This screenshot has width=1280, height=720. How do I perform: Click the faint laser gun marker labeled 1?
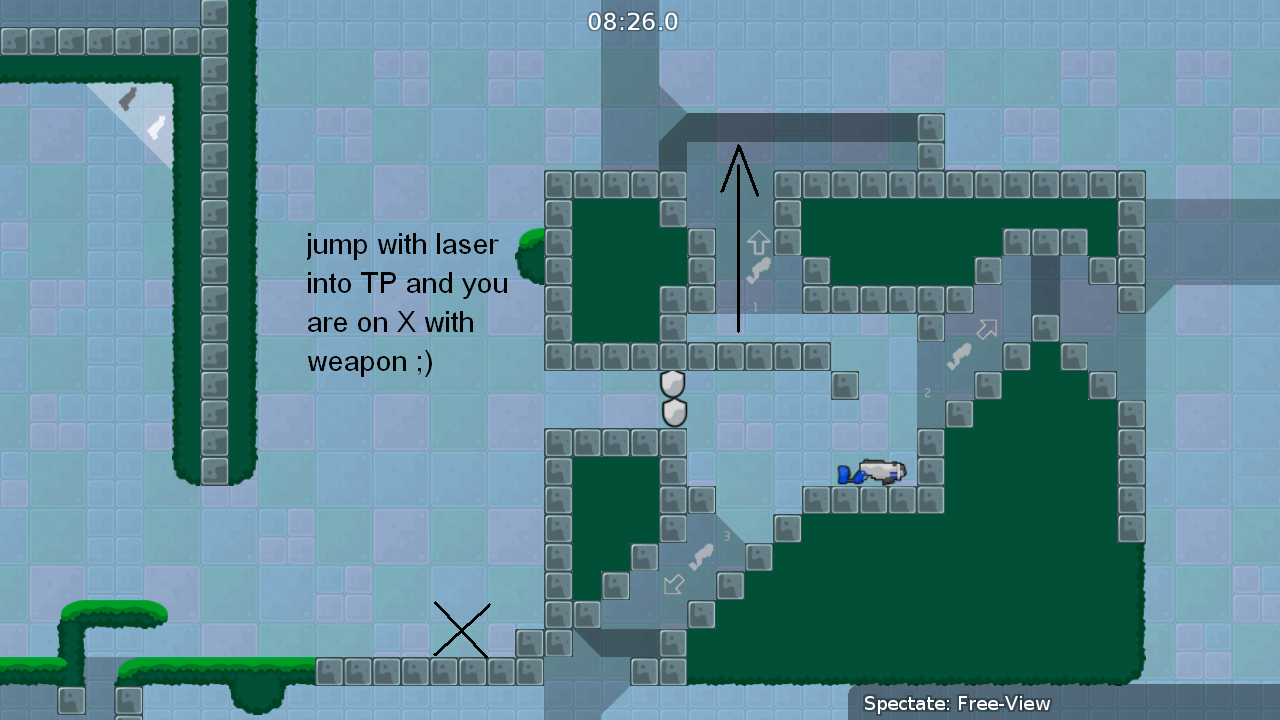point(760,266)
